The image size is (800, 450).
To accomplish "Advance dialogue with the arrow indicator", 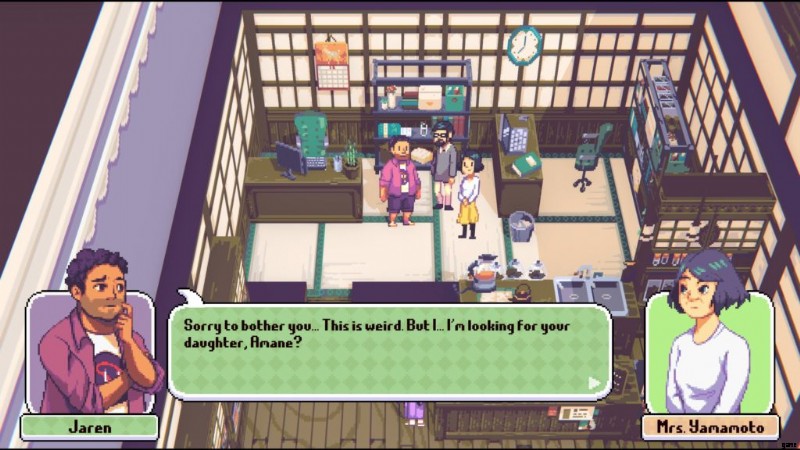I will [595, 382].
